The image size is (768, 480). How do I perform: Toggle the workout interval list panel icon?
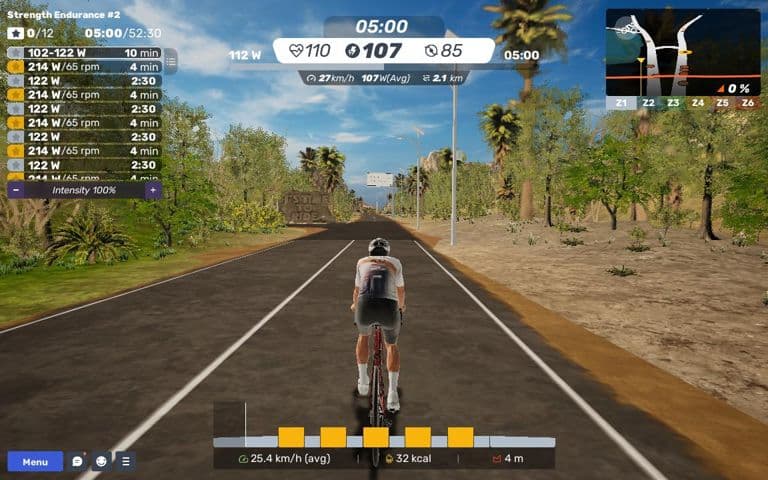(170, 61)
